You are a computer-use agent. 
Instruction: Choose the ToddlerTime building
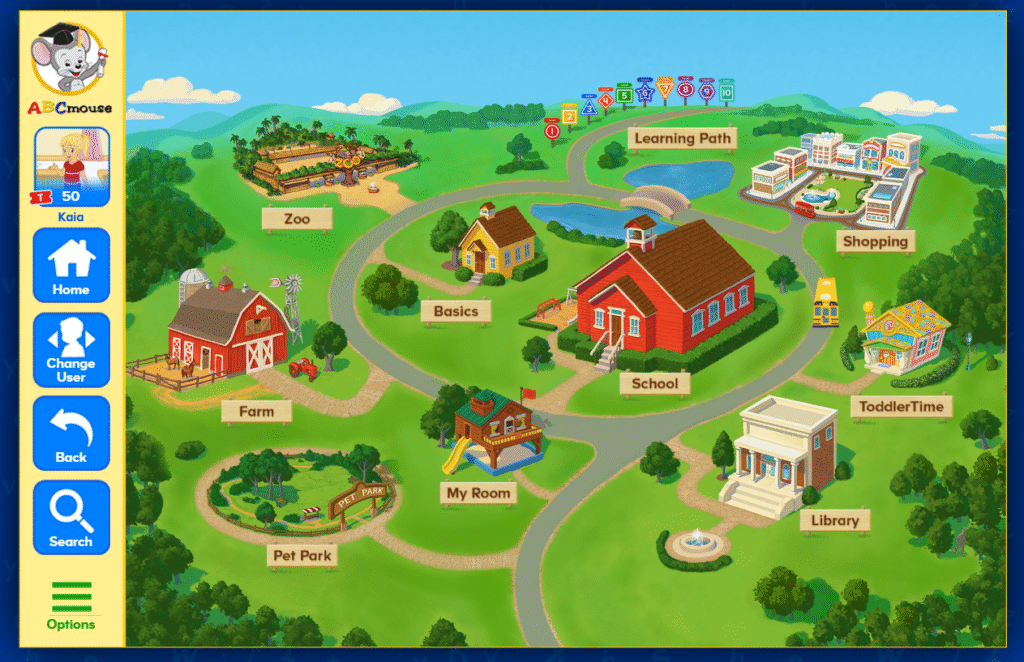[903, 338]
